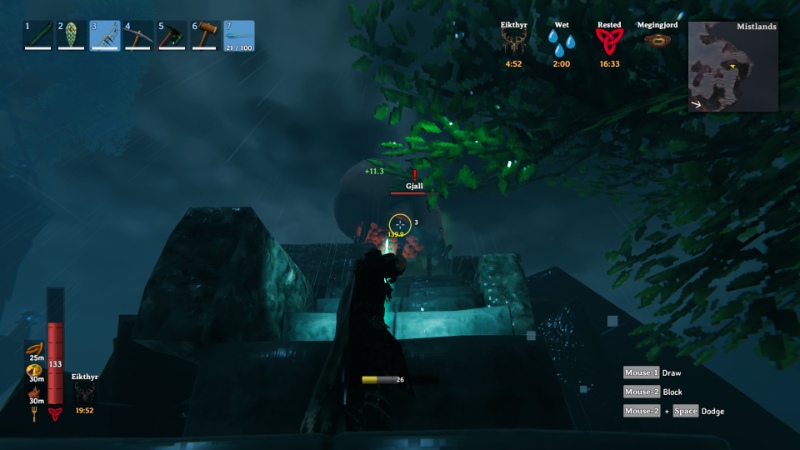
Task: Equip the wooden hammer in slot 6
Action: click(x=206, y=35)
